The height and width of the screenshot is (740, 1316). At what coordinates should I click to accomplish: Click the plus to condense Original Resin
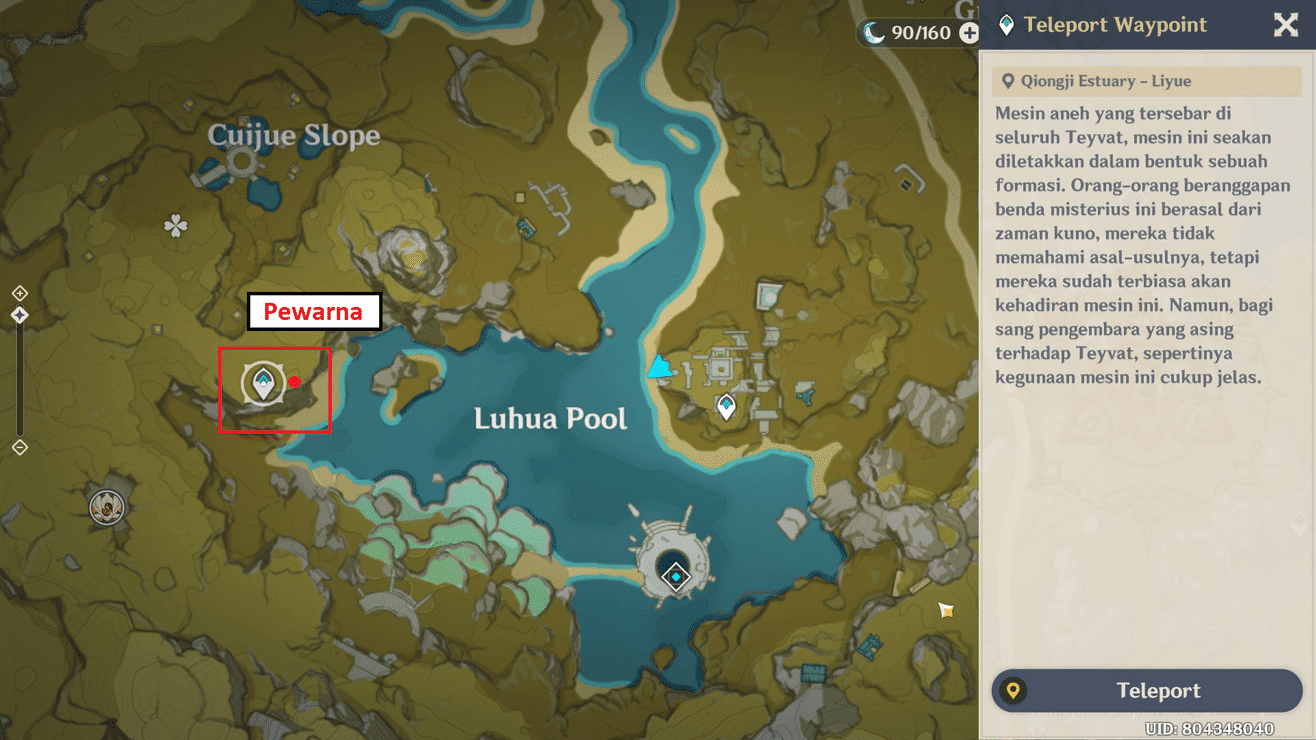pyautogui.click(x=968, y=32)
